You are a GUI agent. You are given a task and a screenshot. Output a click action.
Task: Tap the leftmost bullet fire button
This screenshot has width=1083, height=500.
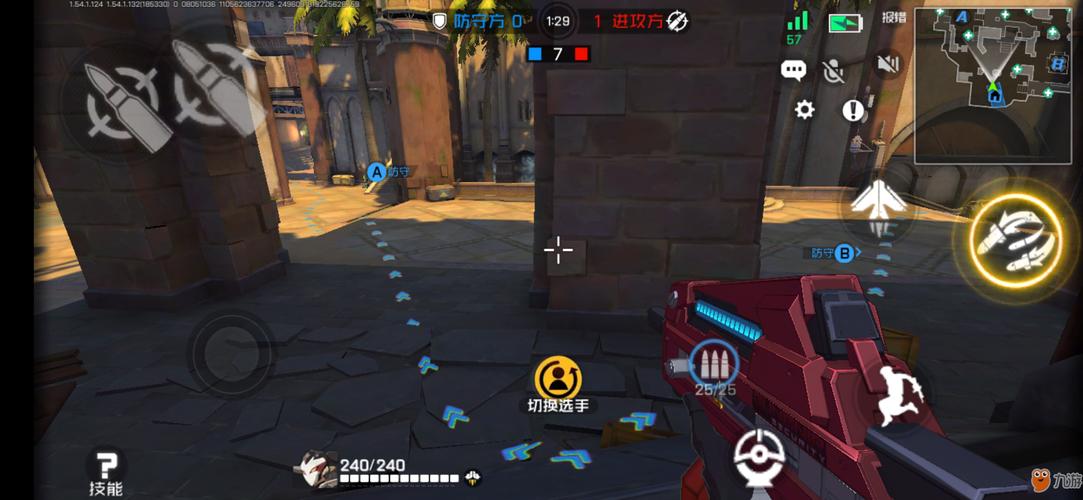point(115,100)
